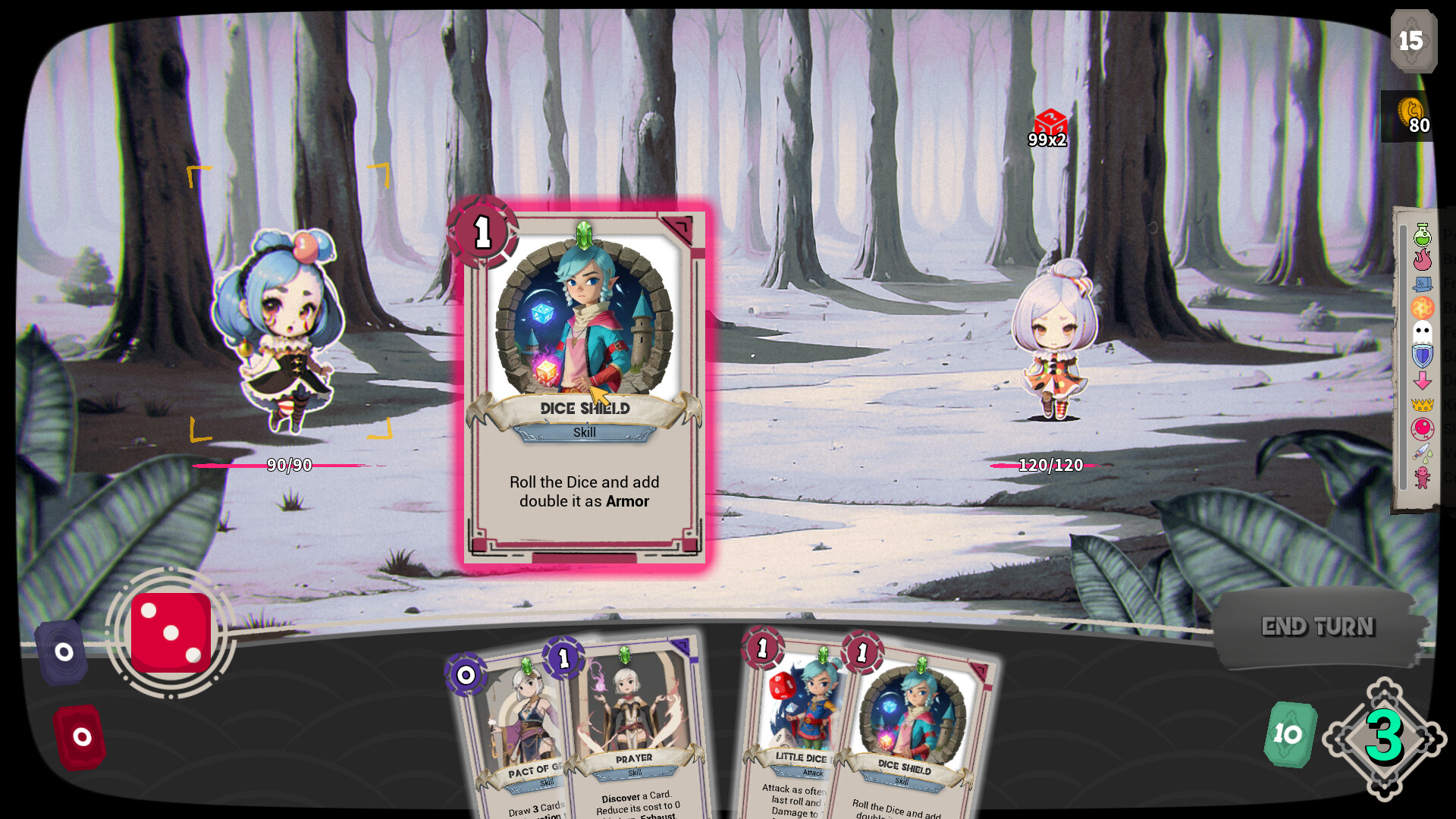This screenshot has height=819, width=1456.
Task: Select the golden crown status icon
Action: 1422,405
